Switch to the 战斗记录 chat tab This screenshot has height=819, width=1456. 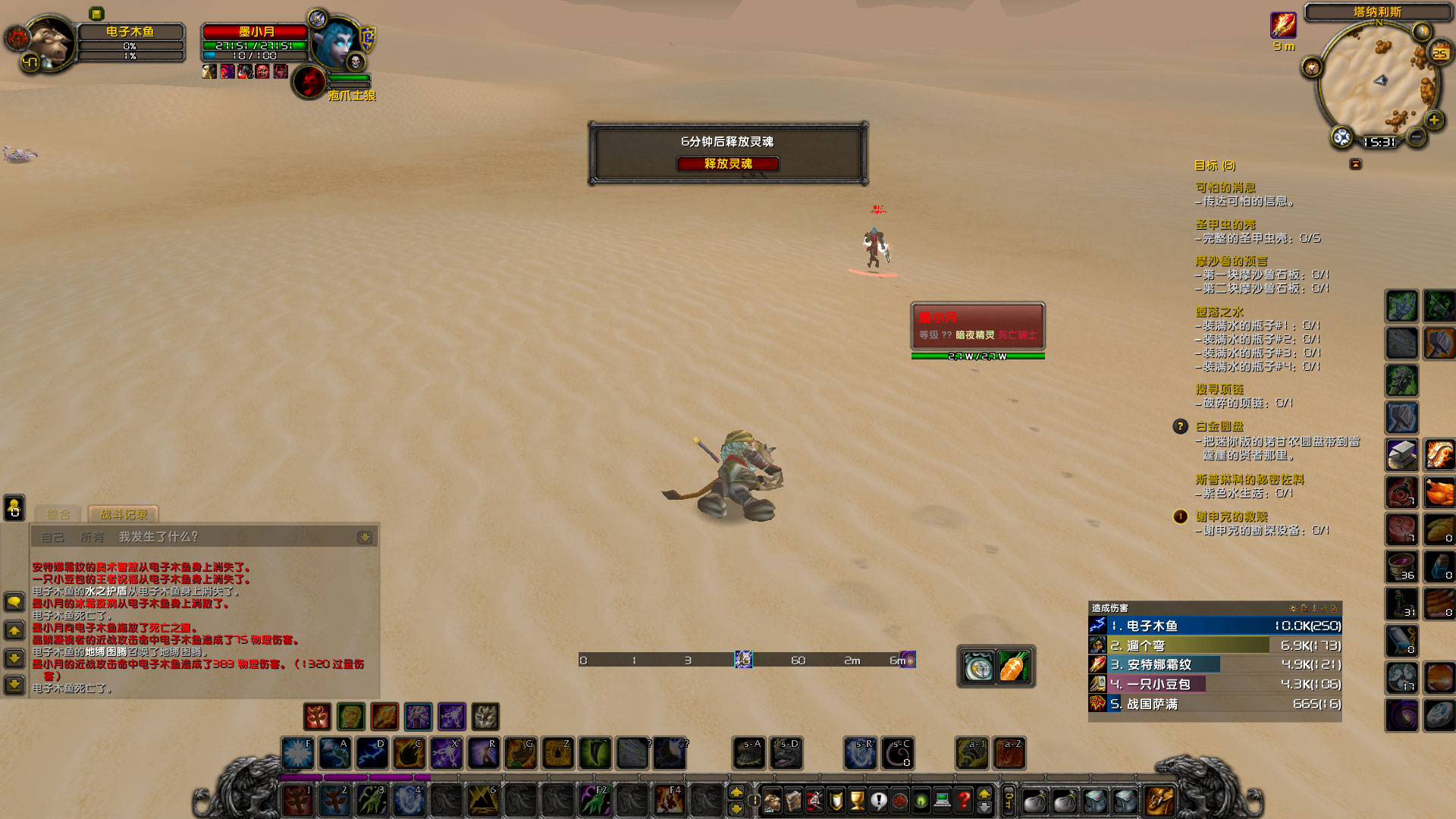point(121,514)
